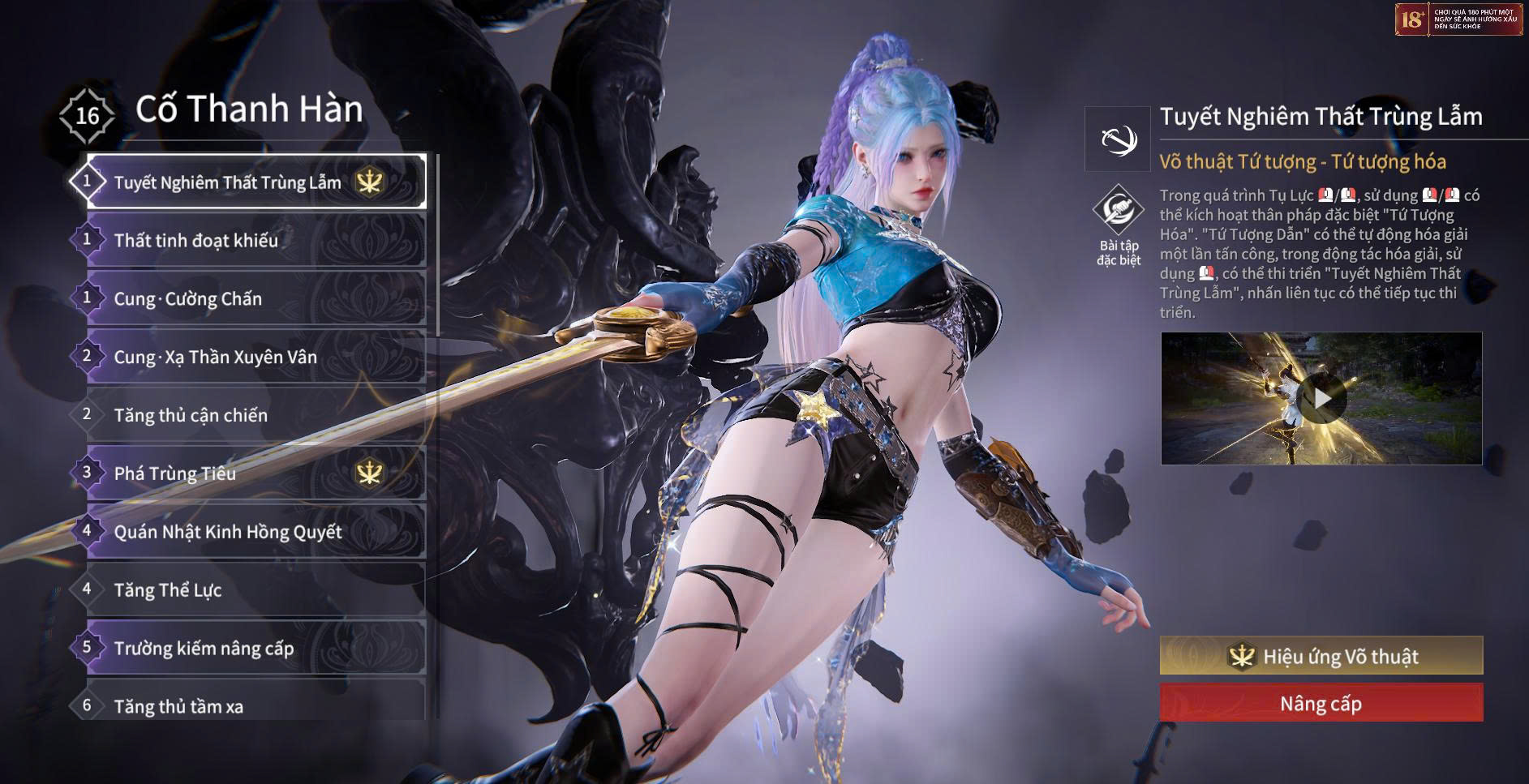Play the skill preview video
Image resolution: width=1529 pixels, height=784 pixels.
(x=1321, y=398)
